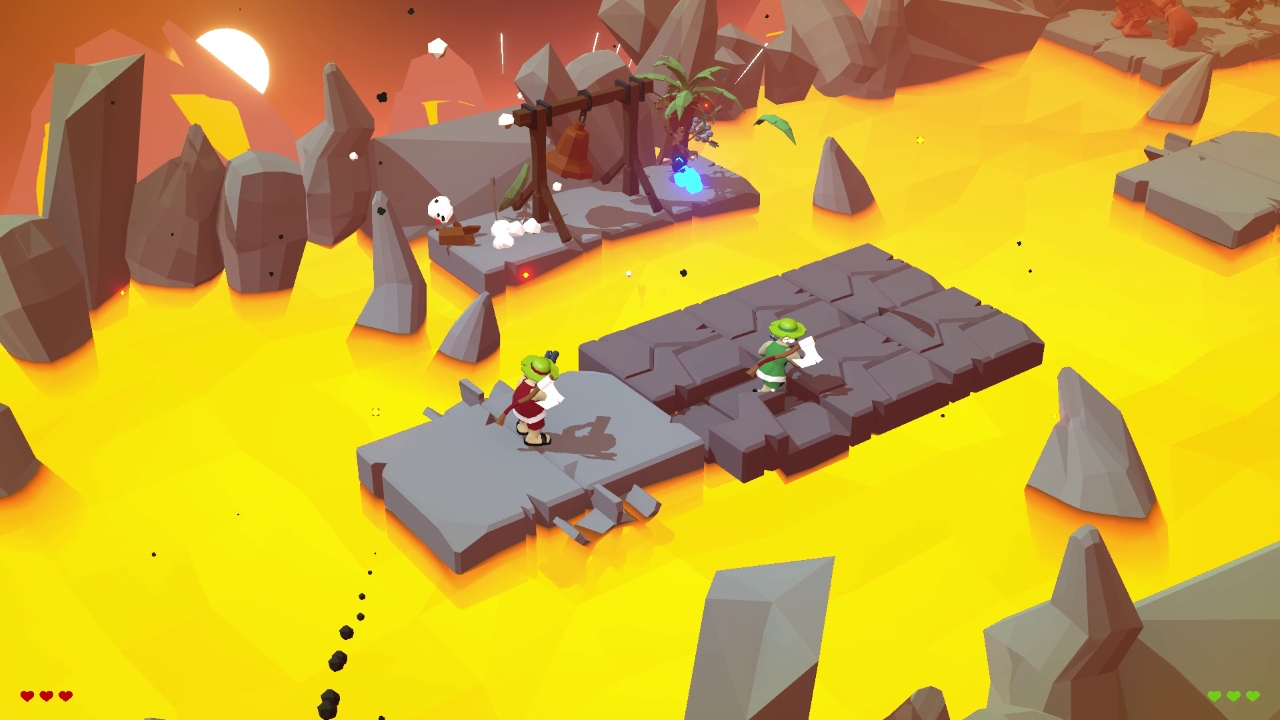The image size is (1280, 720).
Task: Click the glowing blue flame checkpoint
Action: coord(688,180)
